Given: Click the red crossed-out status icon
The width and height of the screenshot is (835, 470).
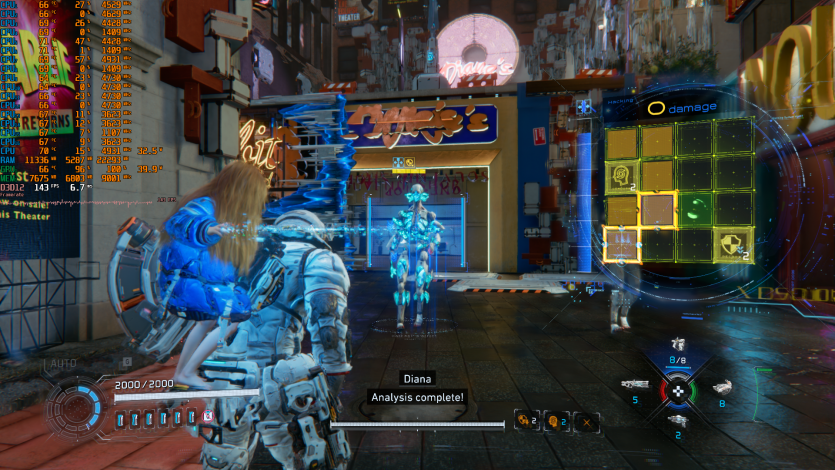Looking at the screenshot, I should tap(208, 416).
